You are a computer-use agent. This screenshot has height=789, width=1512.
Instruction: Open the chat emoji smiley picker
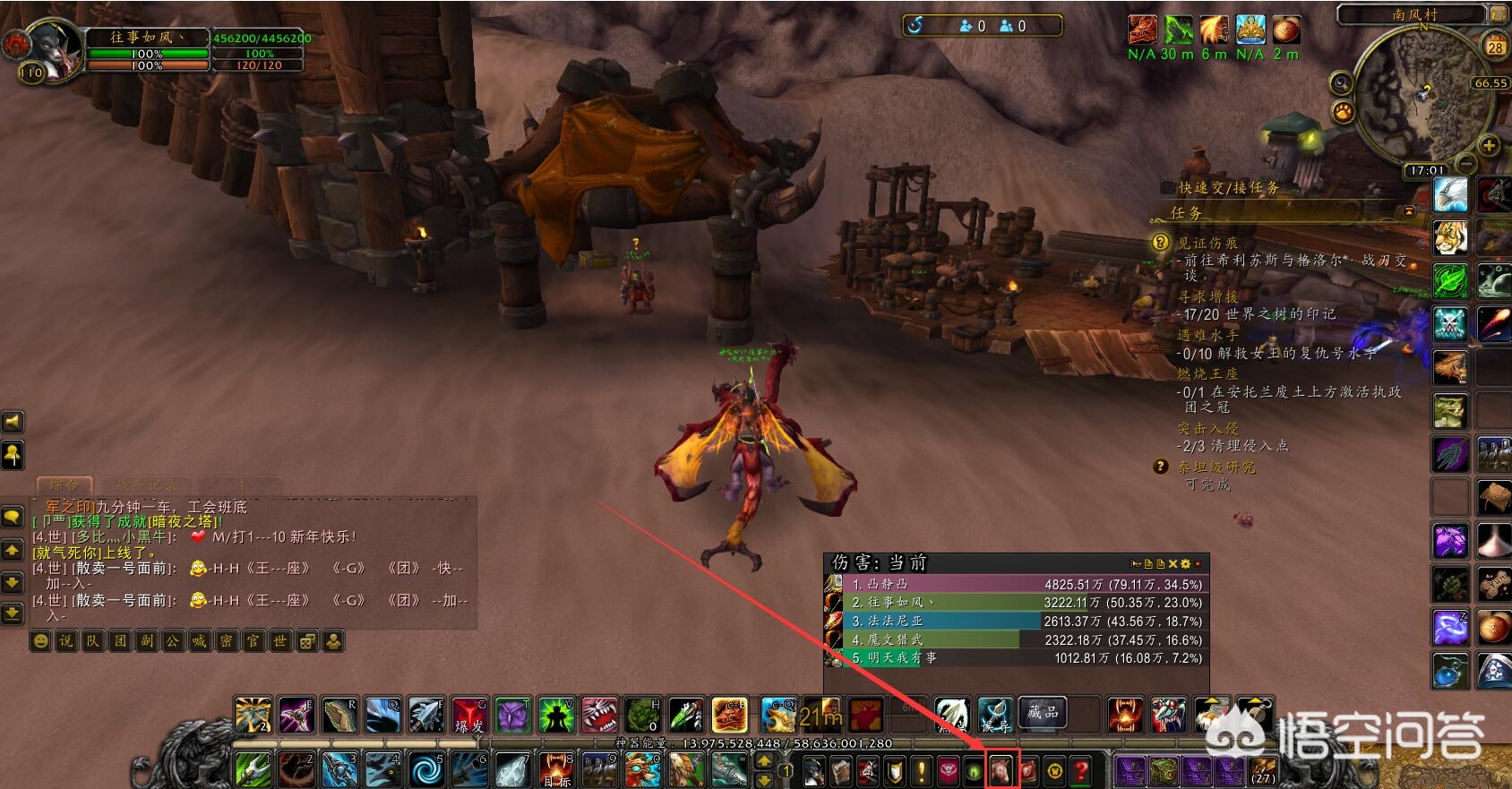click(x=40, y=641)
